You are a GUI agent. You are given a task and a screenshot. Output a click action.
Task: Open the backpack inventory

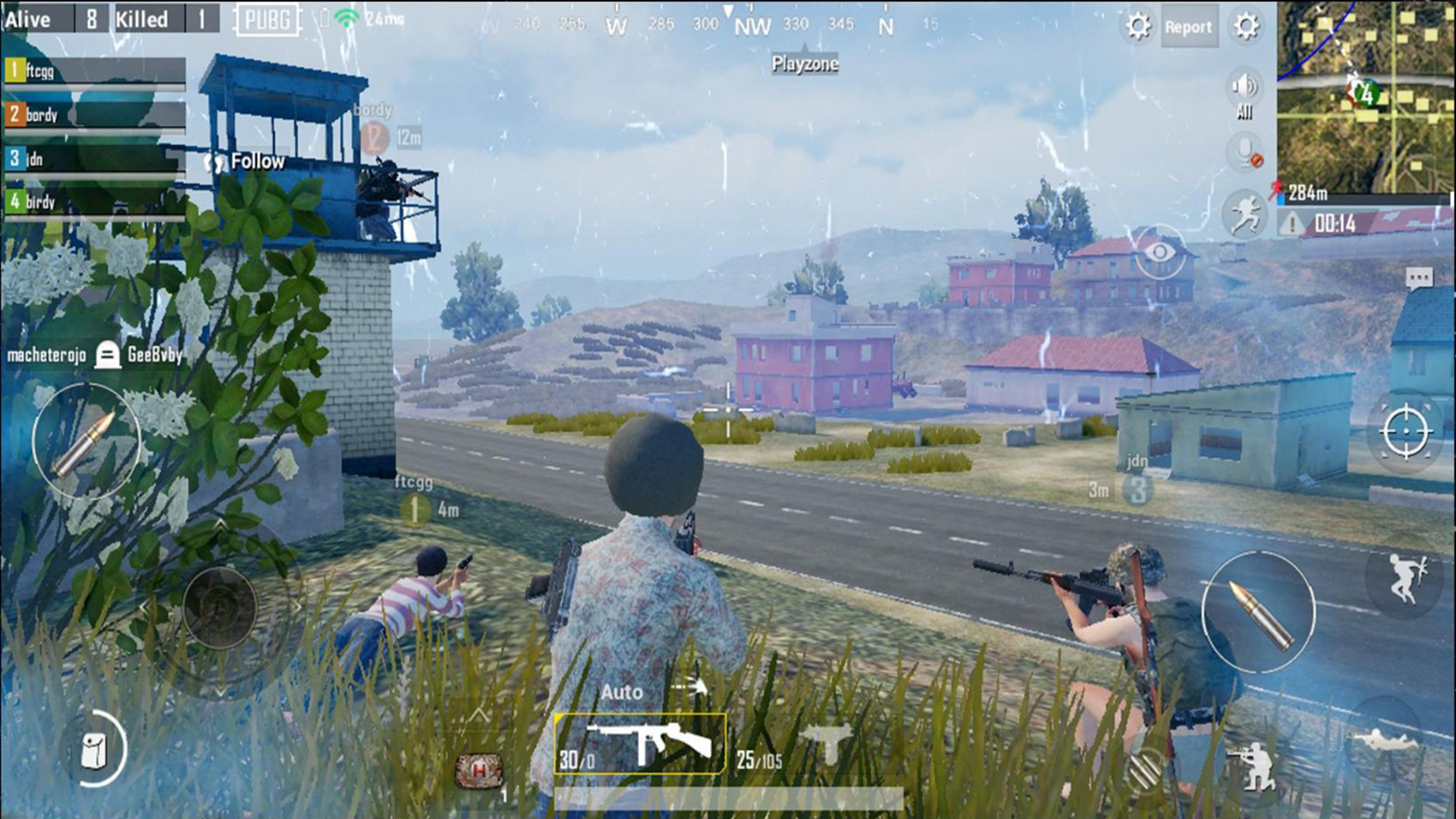click(x=95, y=751)
